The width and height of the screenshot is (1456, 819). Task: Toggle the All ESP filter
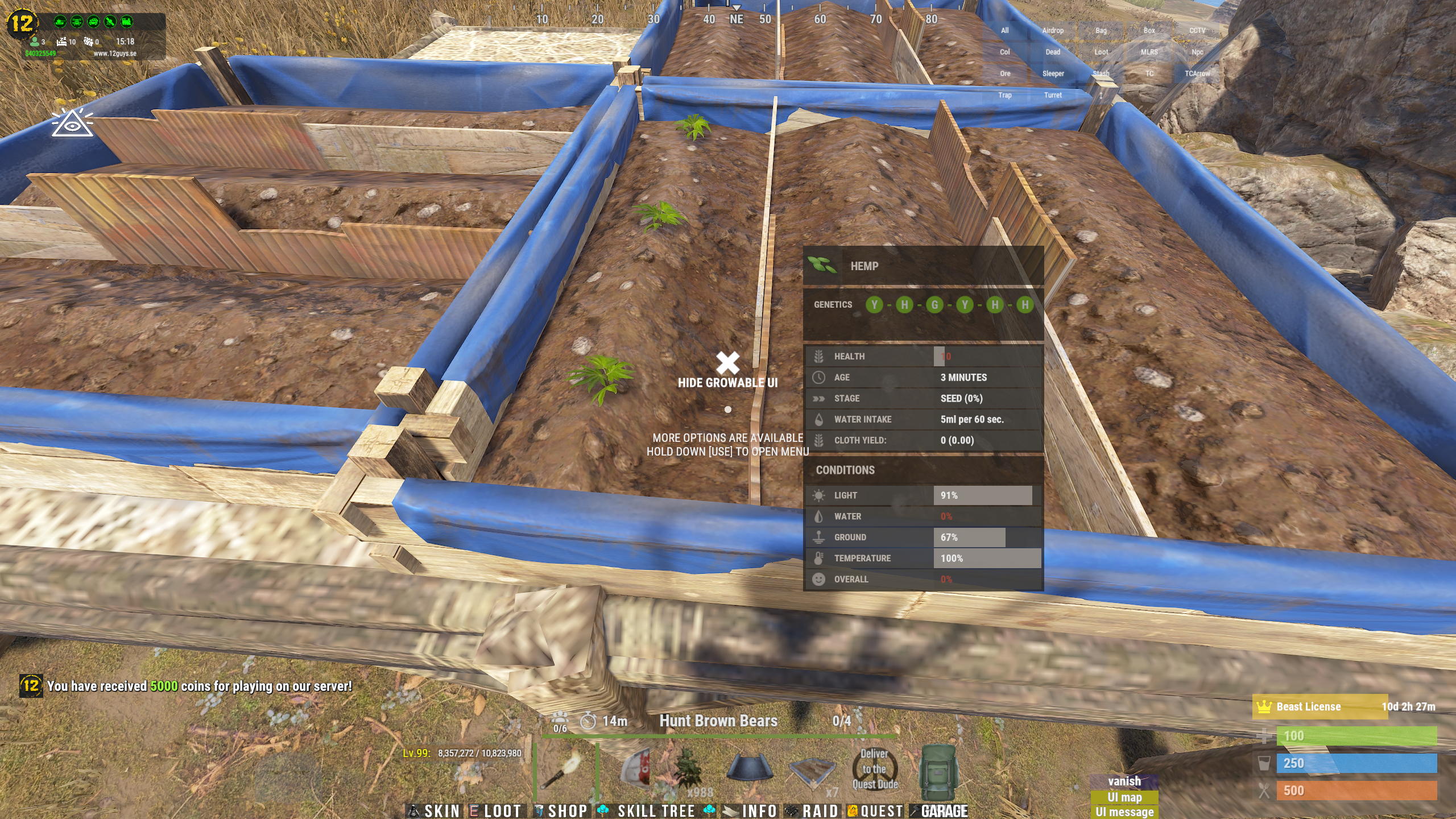pyautogui.click(x=1005, y=31)
